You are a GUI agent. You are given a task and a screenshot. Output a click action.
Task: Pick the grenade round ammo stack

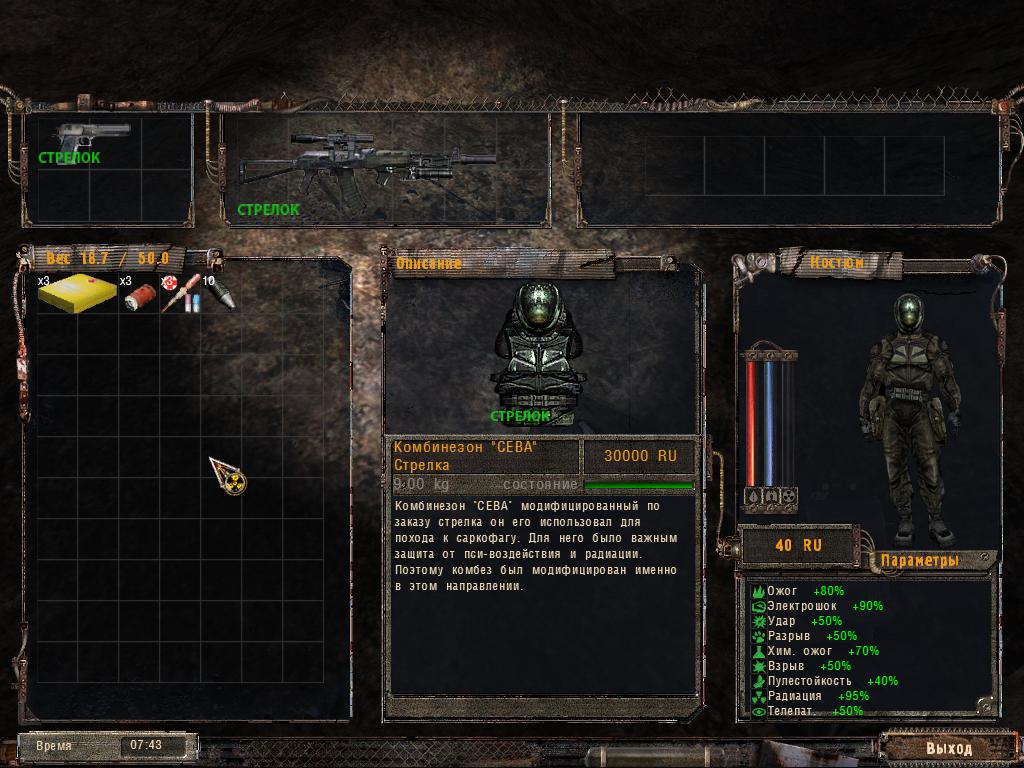[x=220, y=294]
